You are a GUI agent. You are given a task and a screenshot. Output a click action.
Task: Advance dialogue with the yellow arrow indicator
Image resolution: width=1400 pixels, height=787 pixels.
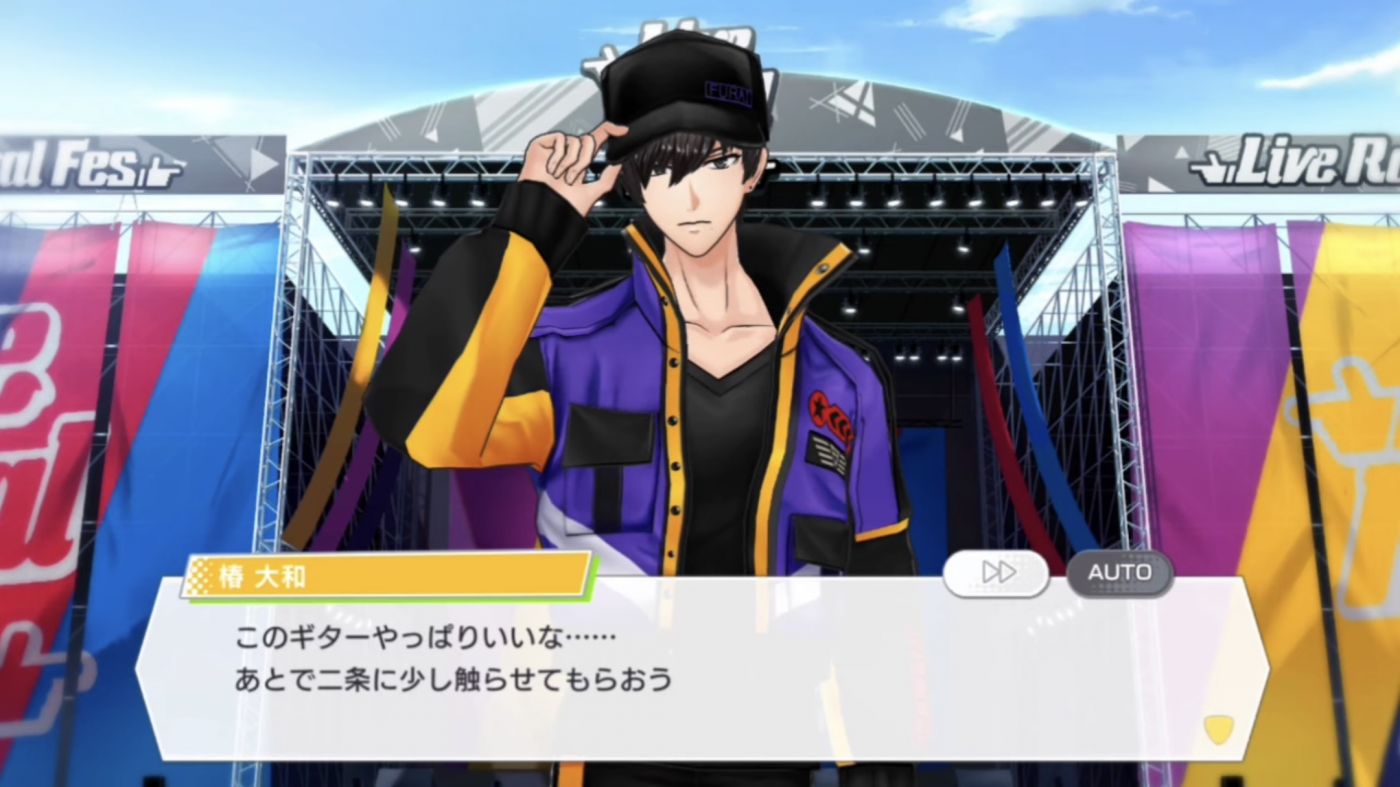[x=1217, y=729]
